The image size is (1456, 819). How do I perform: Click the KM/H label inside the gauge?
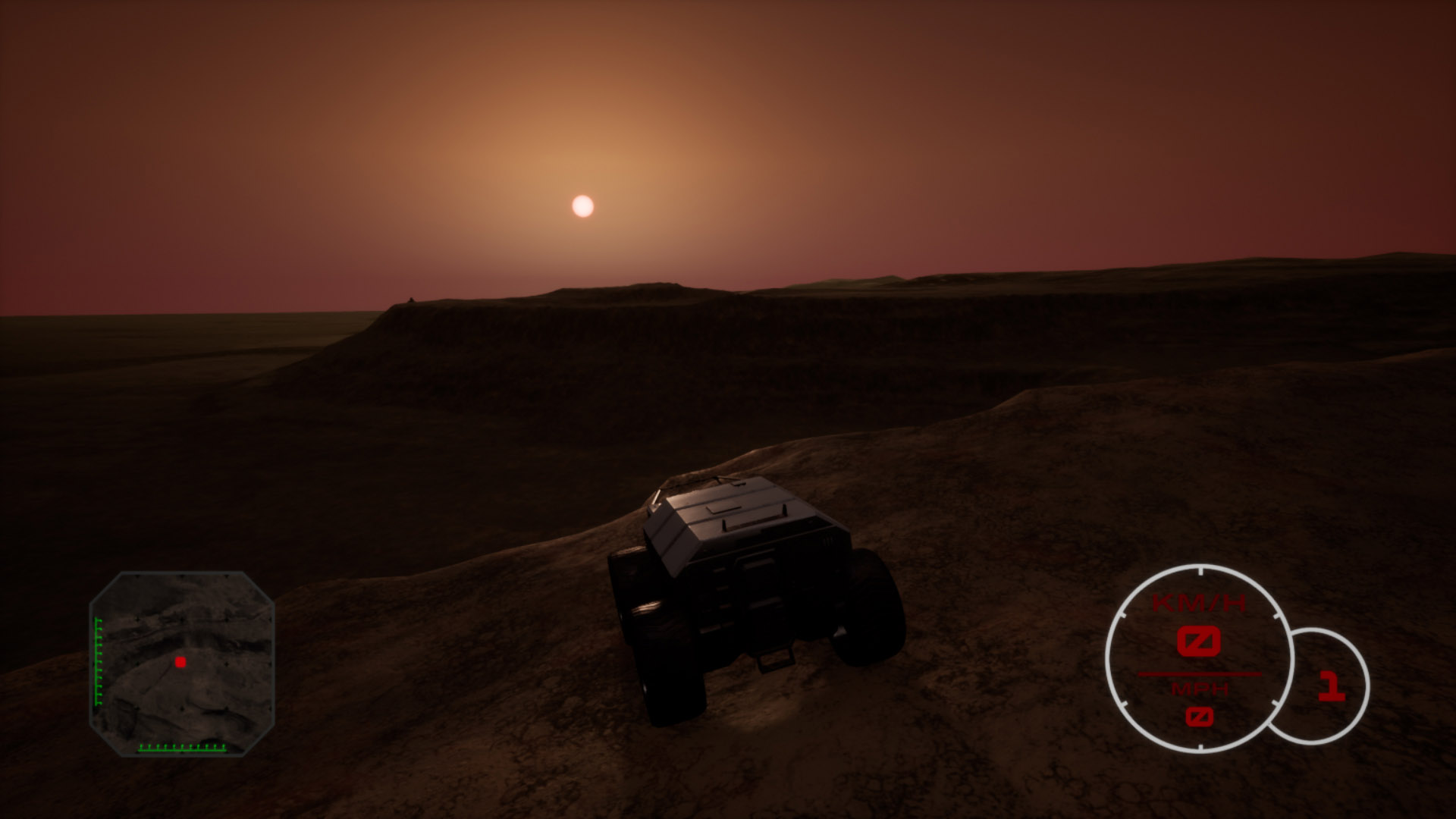point(1198,601)
